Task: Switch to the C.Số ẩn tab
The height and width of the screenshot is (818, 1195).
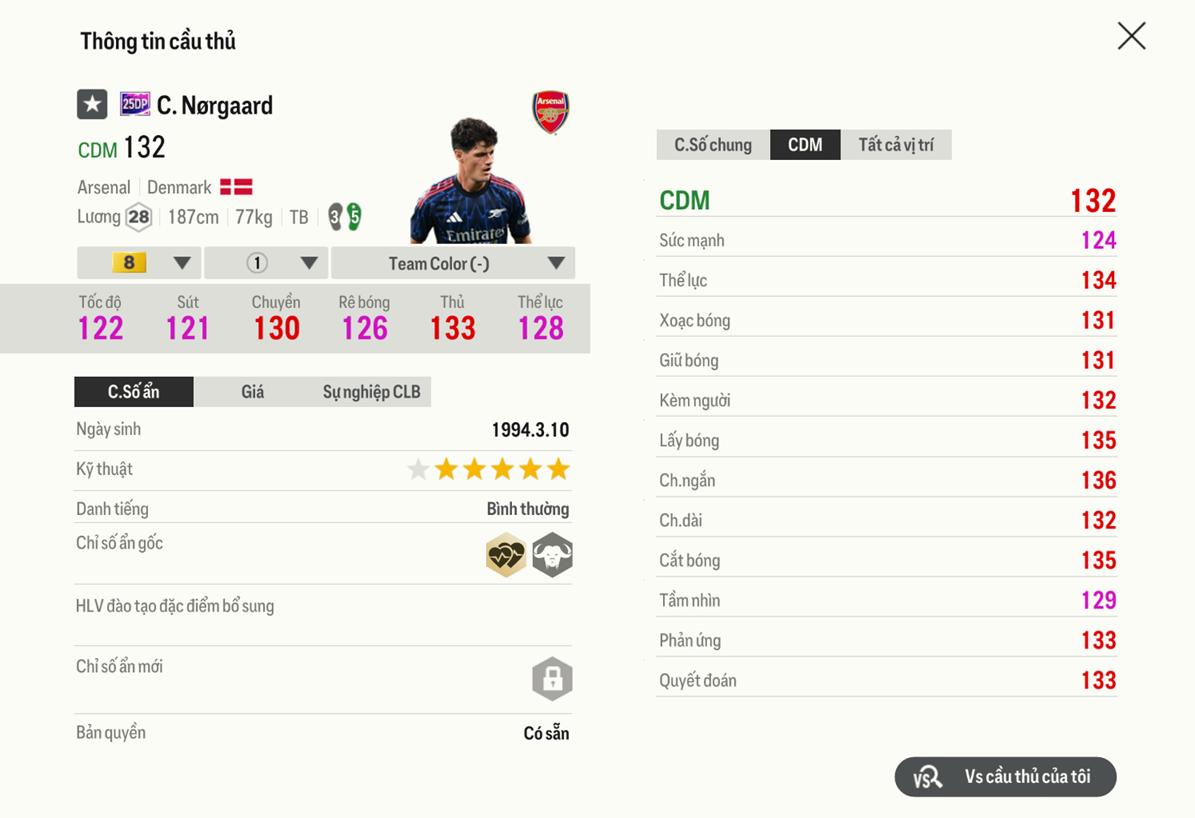Action: point(134,392)
